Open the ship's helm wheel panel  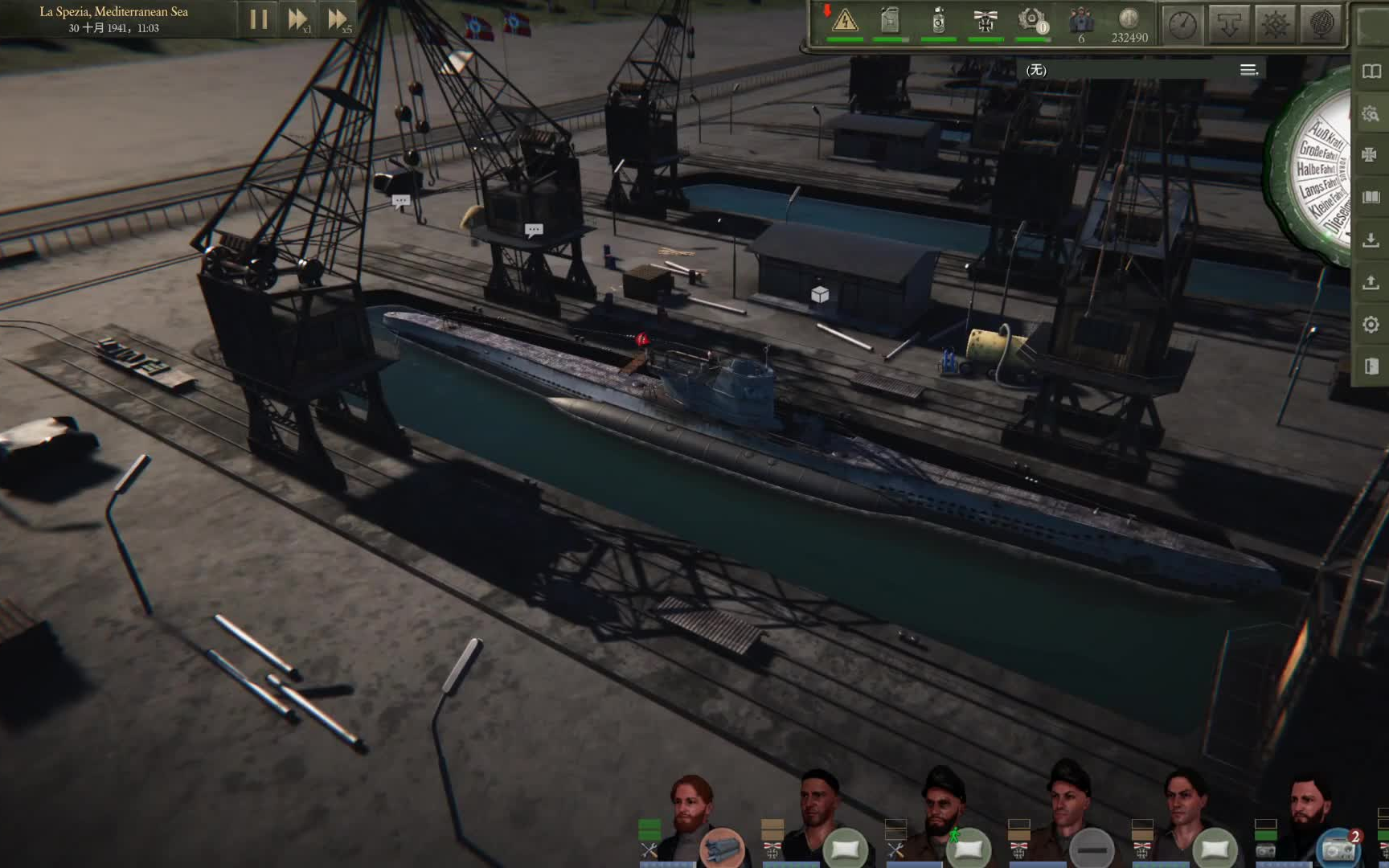tap(1276, 25)
